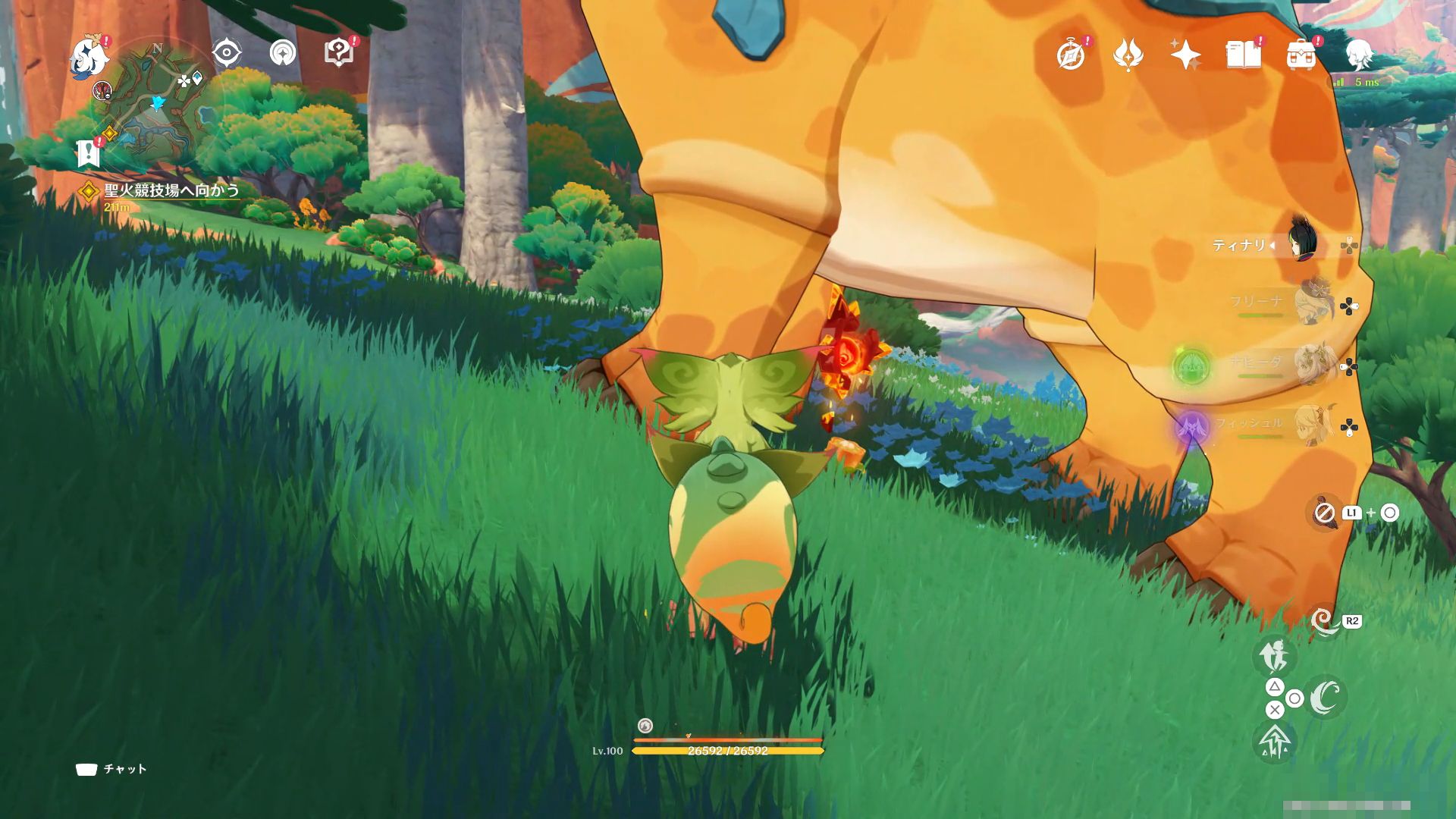Open the character head silhouette menu

coord(1358,55)
